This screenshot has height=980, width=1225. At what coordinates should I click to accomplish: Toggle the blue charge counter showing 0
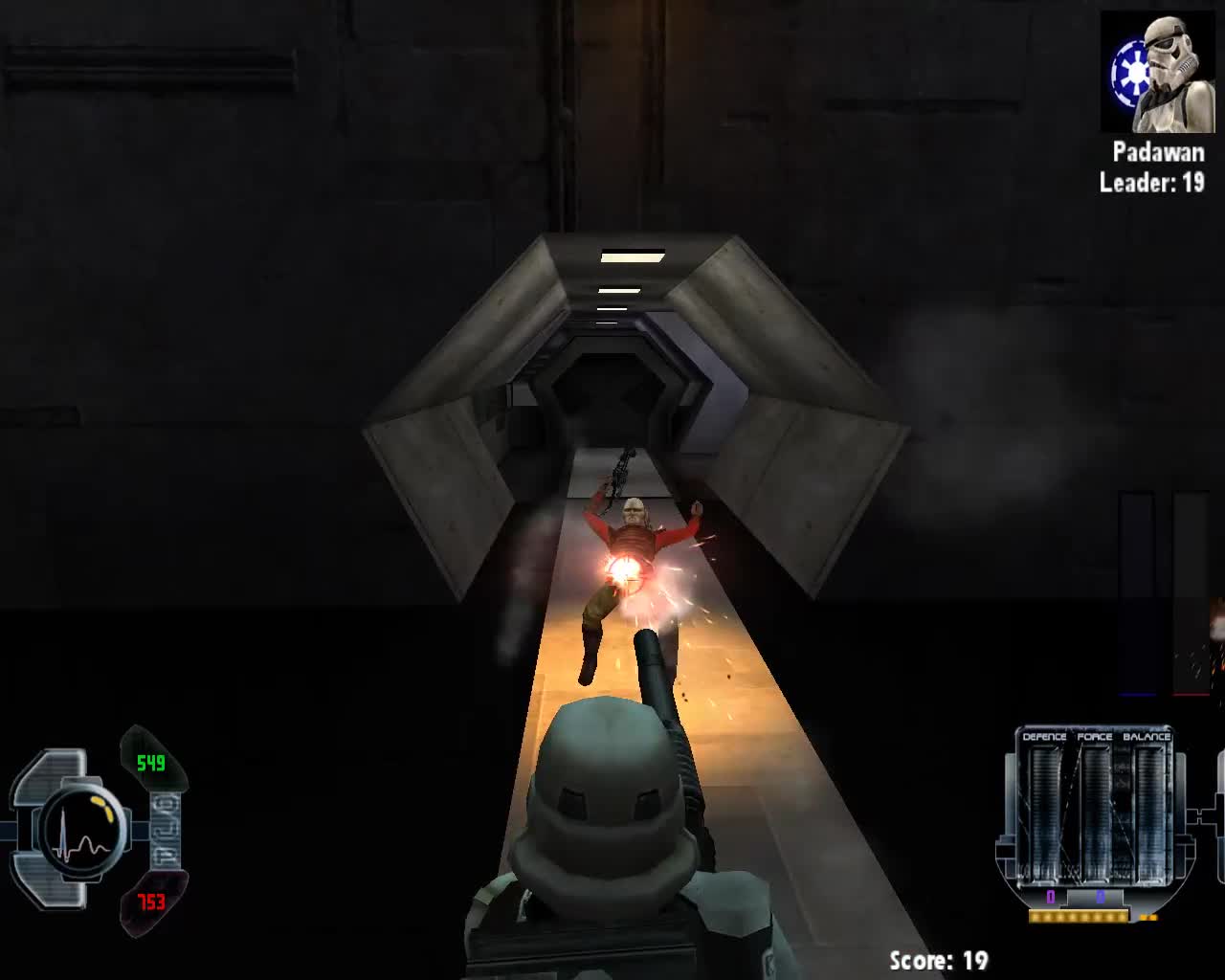[1101, 897]
